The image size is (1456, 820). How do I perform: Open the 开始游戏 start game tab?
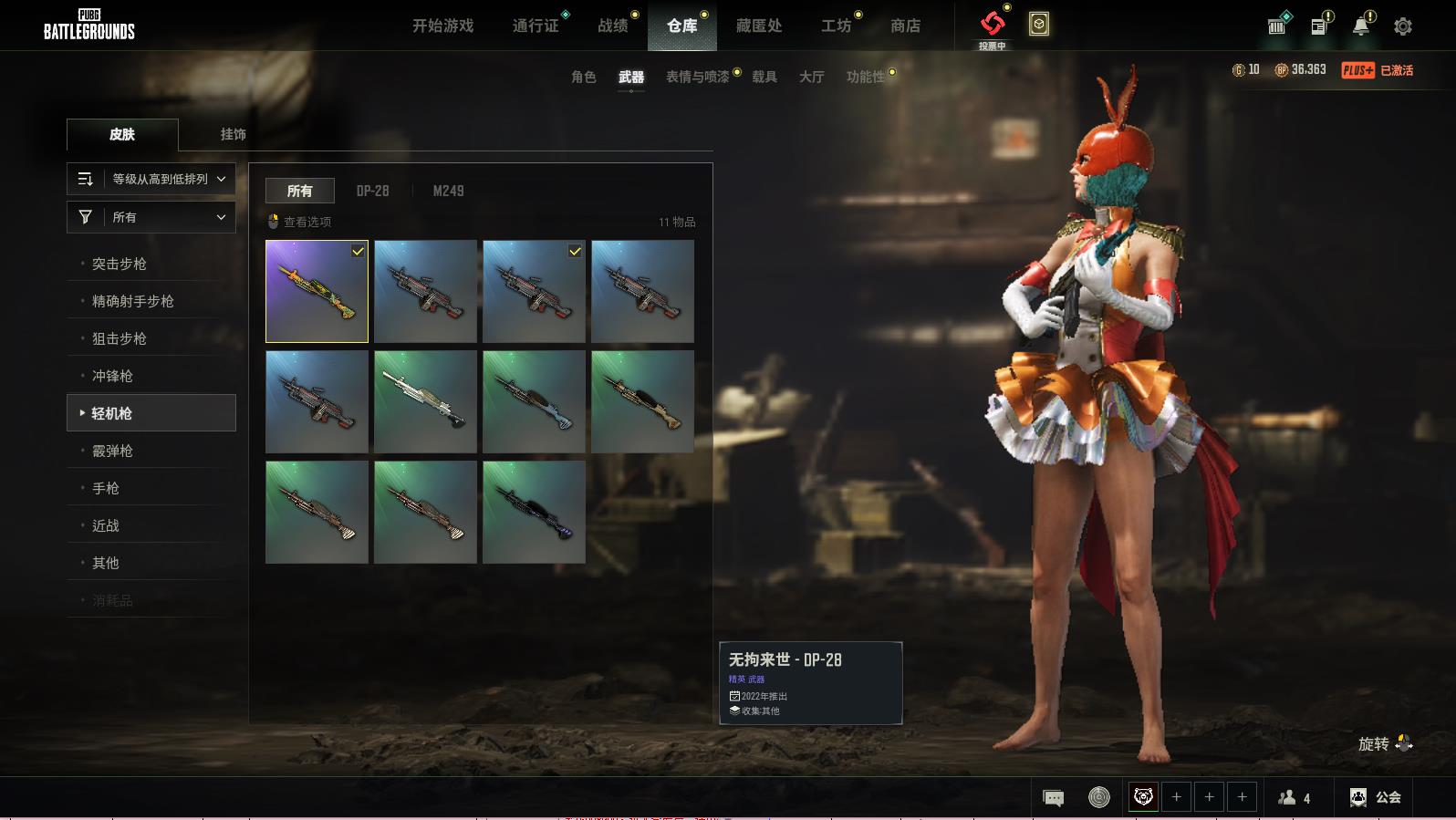click(x=442, y=26)
